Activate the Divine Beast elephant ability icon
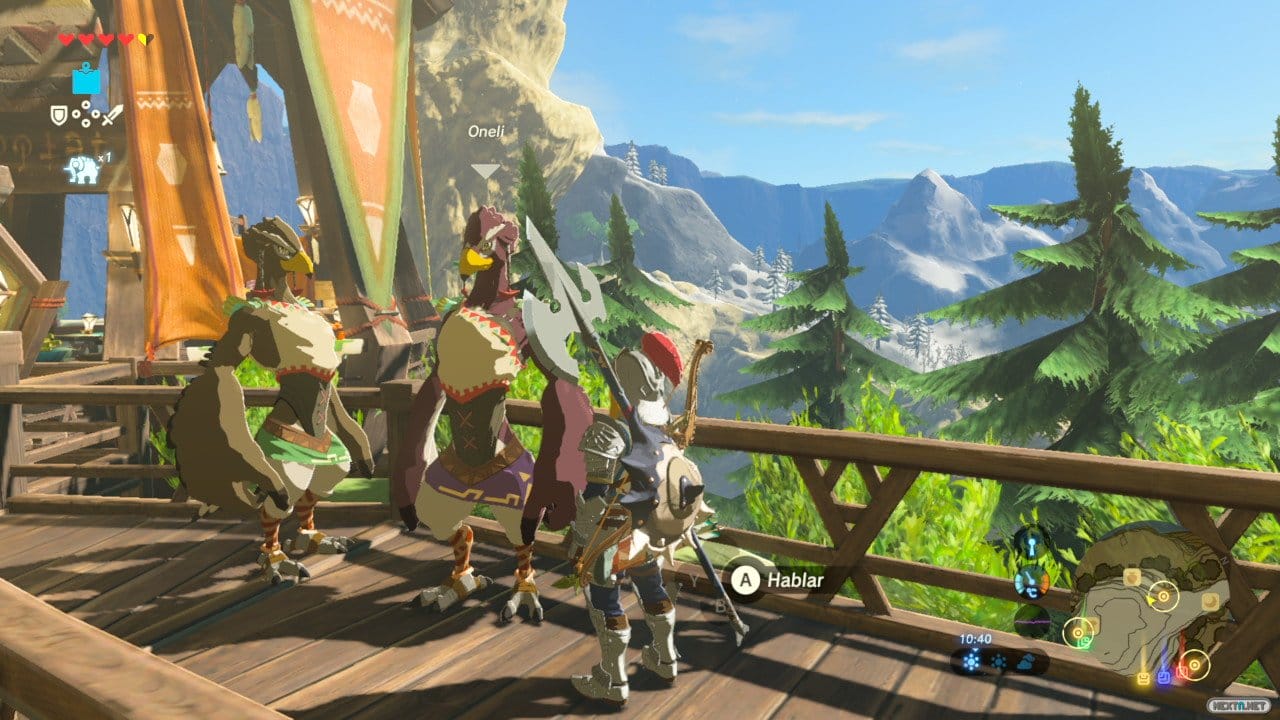 (83, 168)
